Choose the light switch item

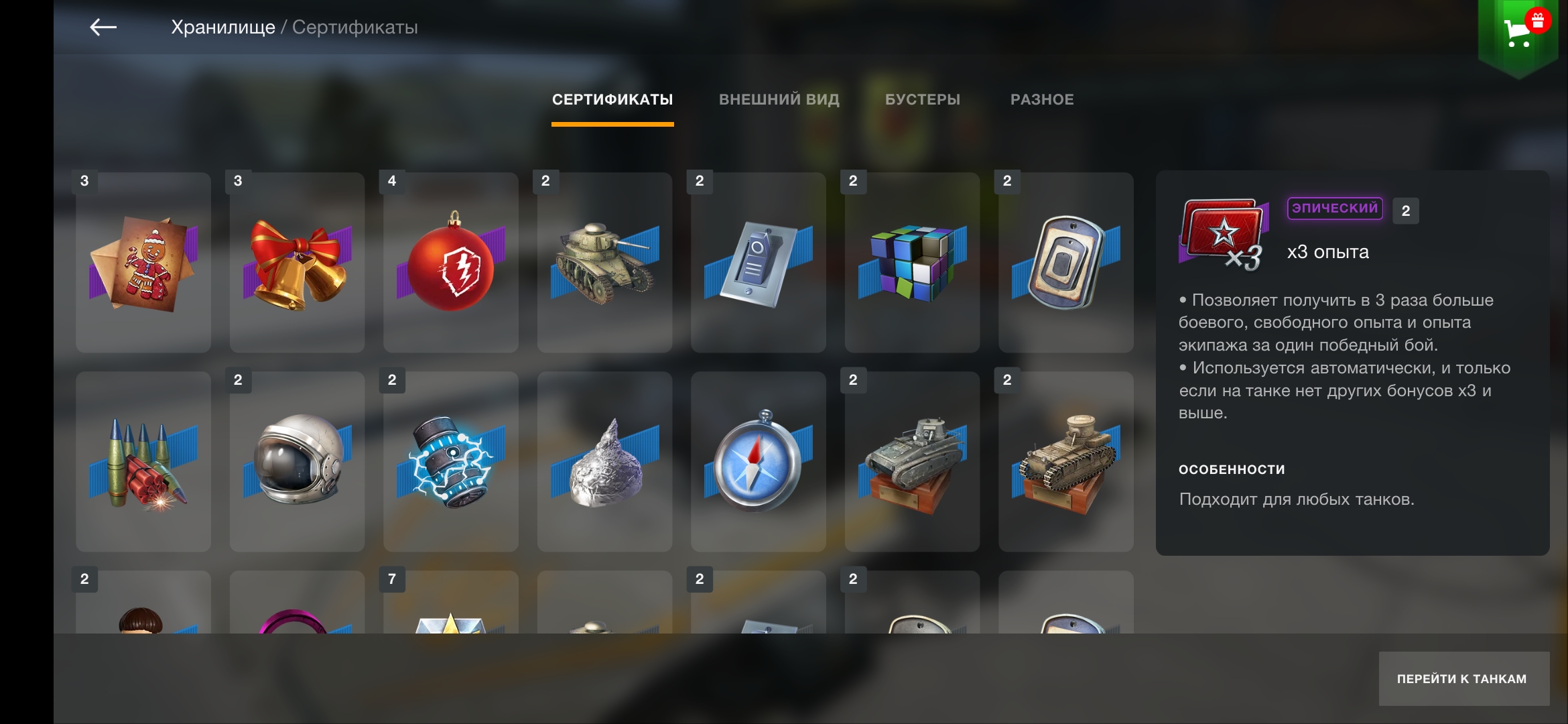pyautogui.click(x=759, y=263)
